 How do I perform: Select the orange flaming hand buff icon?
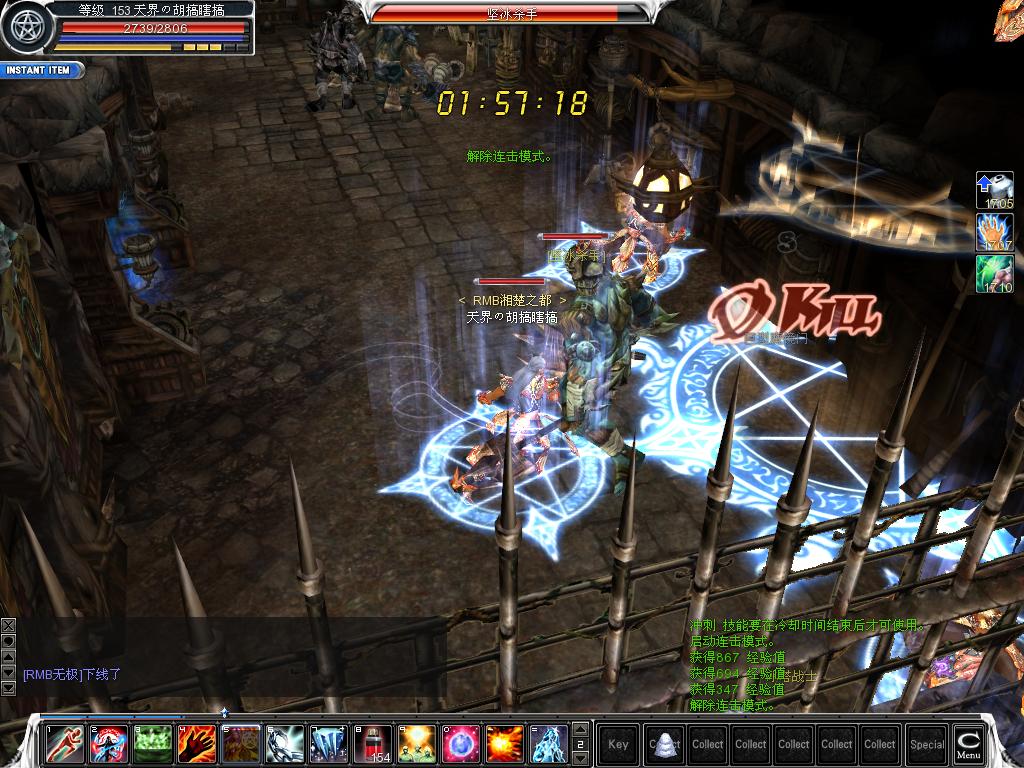tap(995, 232)
